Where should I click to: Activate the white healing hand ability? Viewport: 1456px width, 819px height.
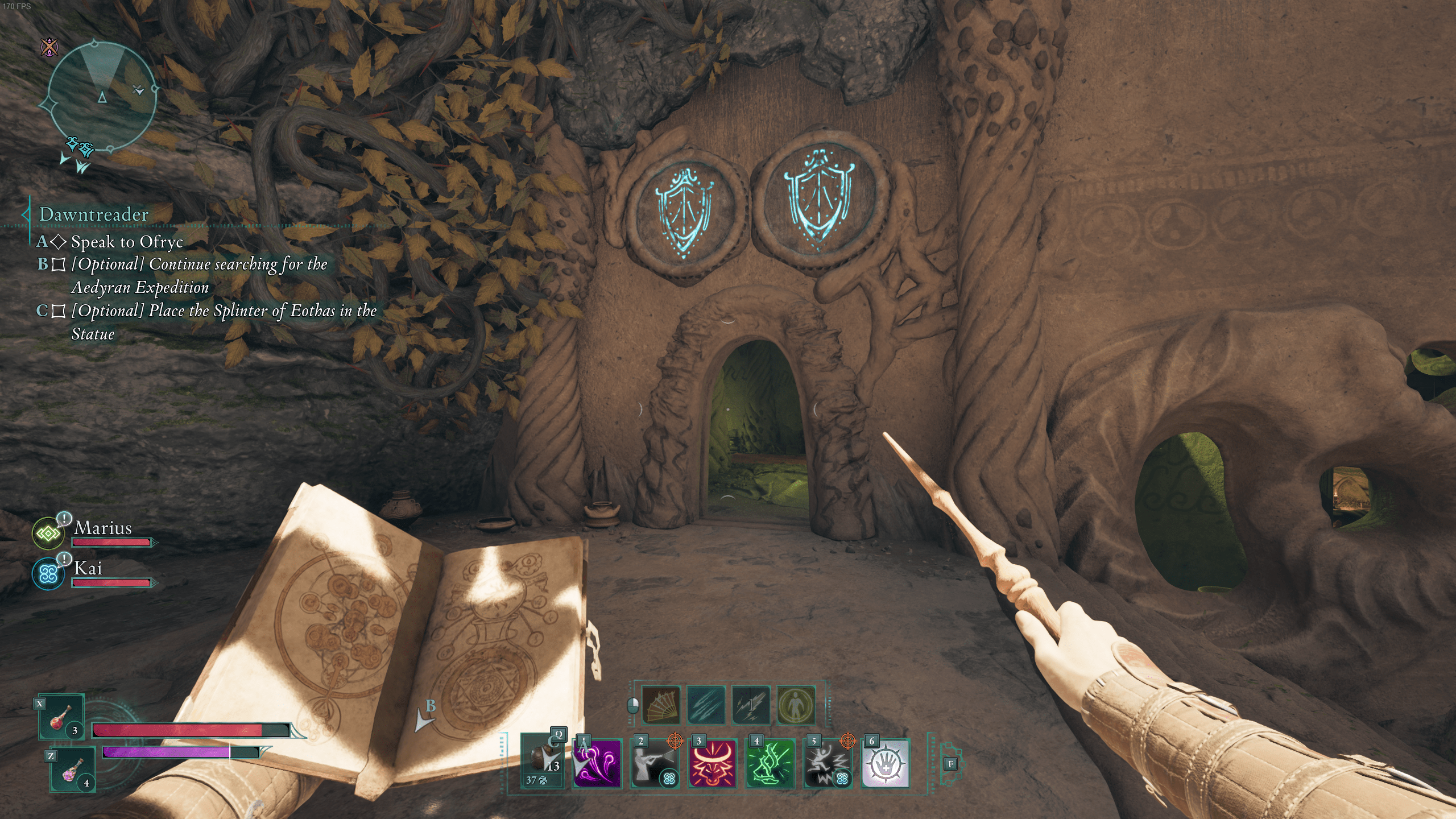885,764
